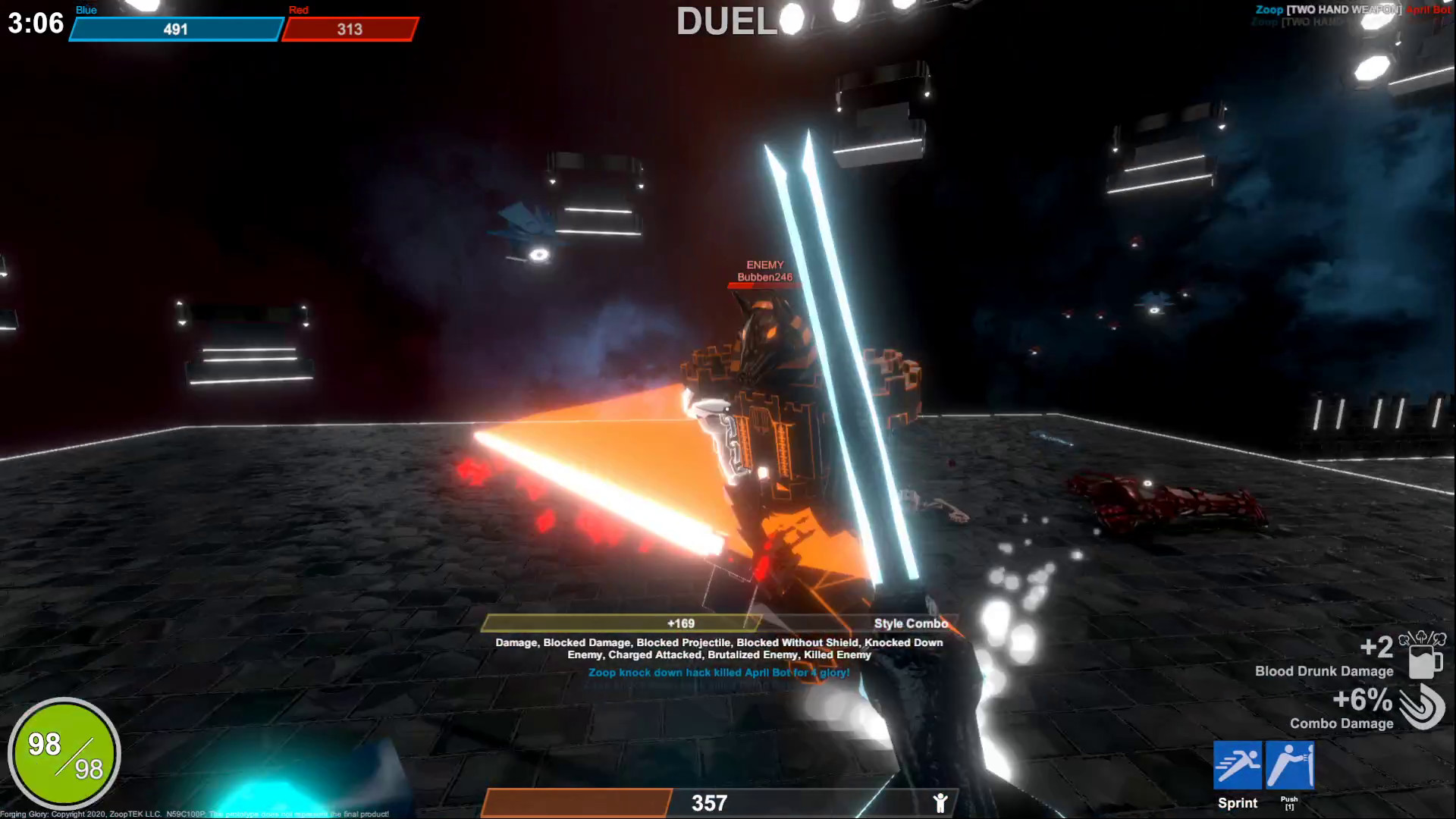Toggle the Style Combo meter
This screenshot has width=1456, height=819.
click(x=910, y=623)
